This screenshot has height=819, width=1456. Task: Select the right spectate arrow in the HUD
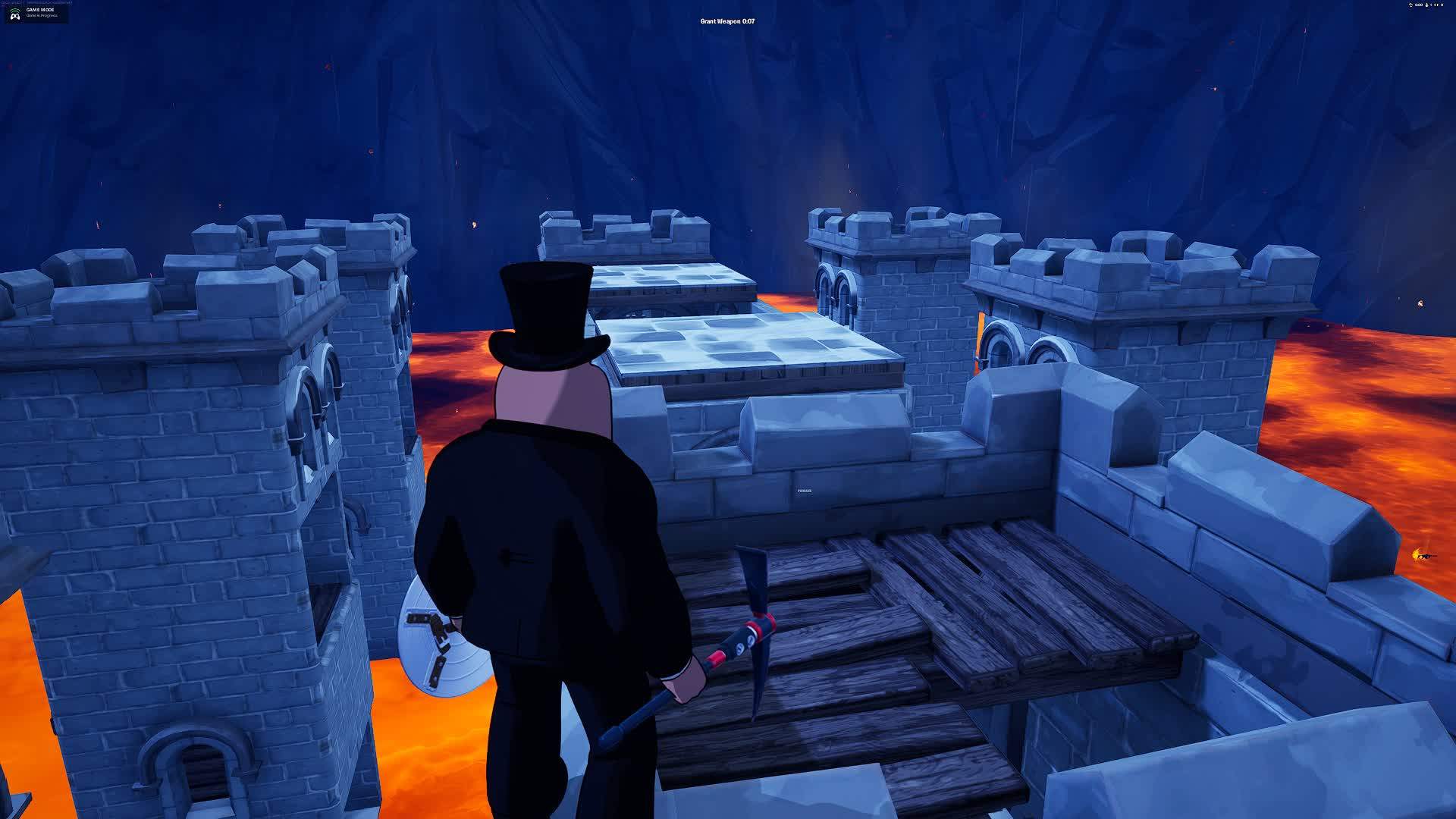[x=1439, y=5]
